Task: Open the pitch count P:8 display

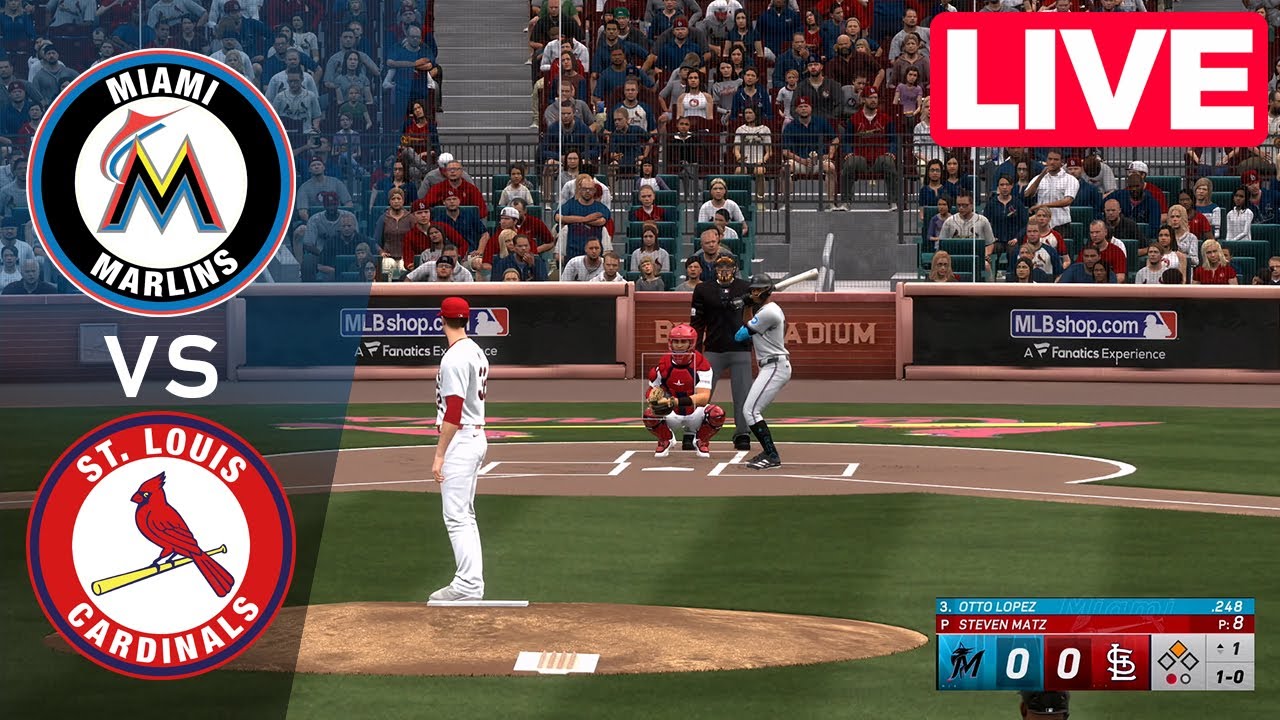Action: [x=1231, y=624]
